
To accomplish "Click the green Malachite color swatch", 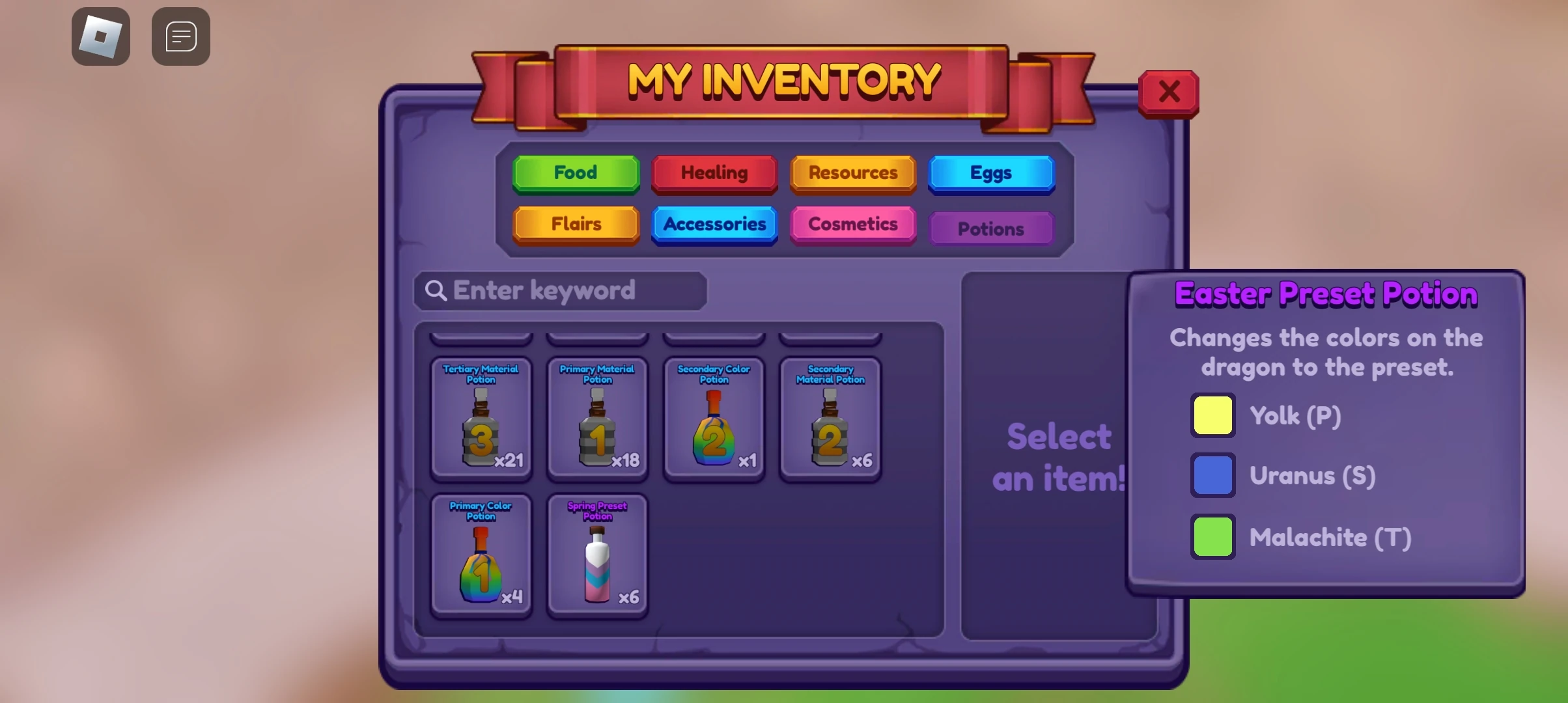I will [x=1212, y=536].
